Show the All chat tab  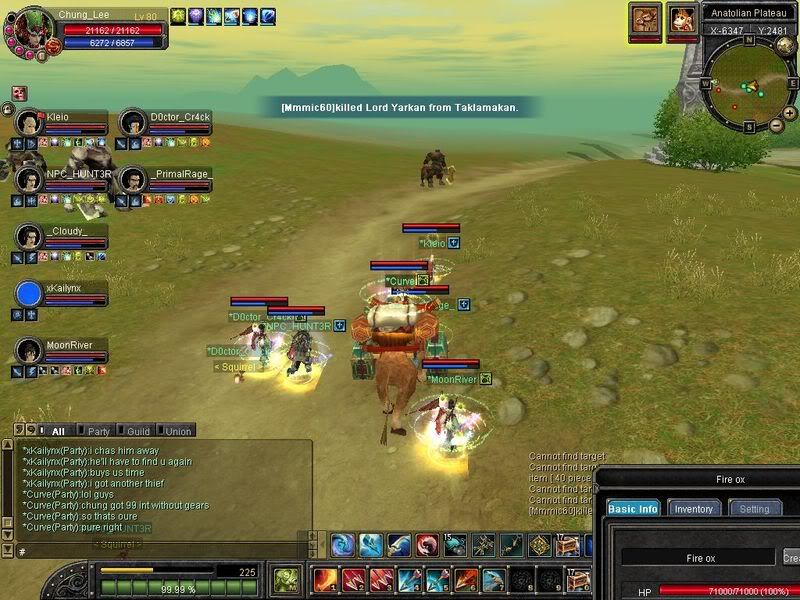(x=57, y=431)
